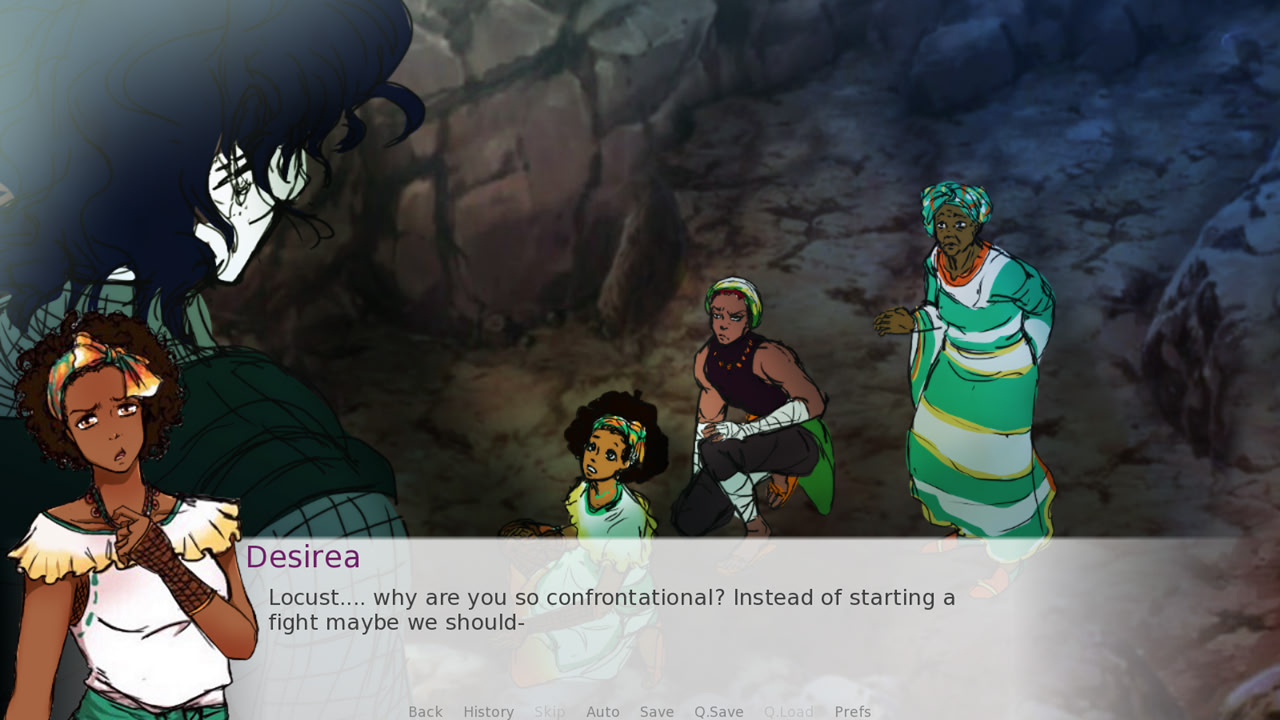Open the Save screen
This screenshot has width=1280, height=720.
click(656, 711)
